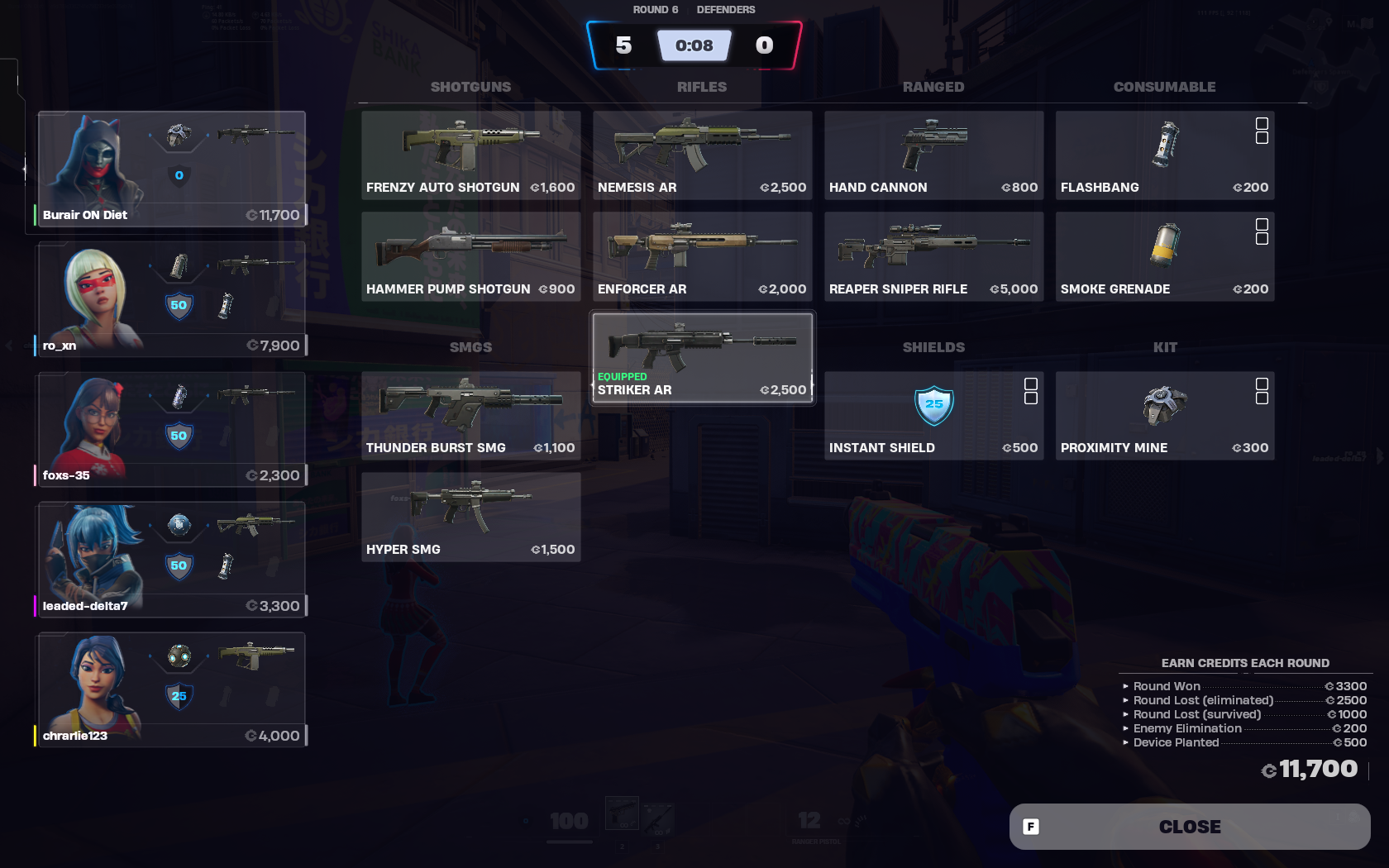This screenshot has width=1389, height=868.
Task: Switch to the CONSUMABLE section
Action: (1164, 86)
